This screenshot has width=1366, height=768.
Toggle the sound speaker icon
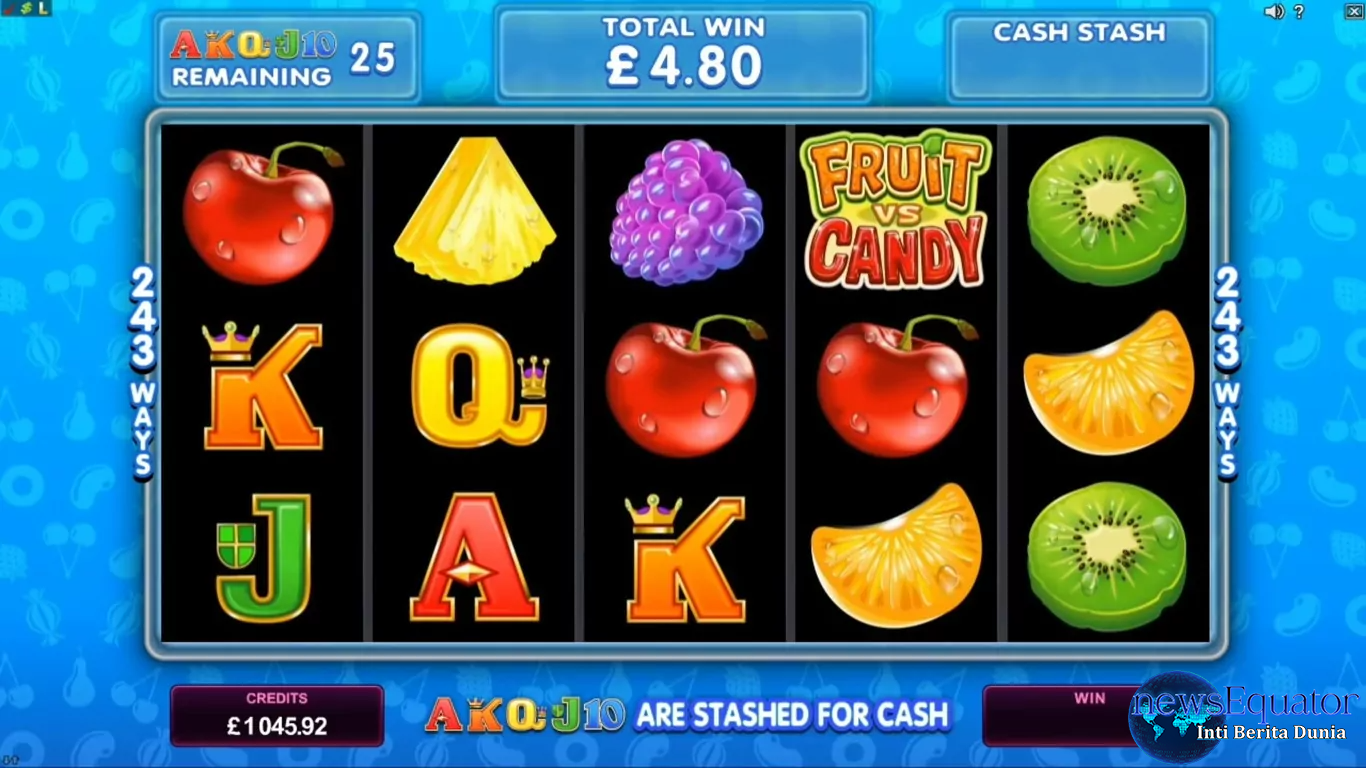(1273, 12)
